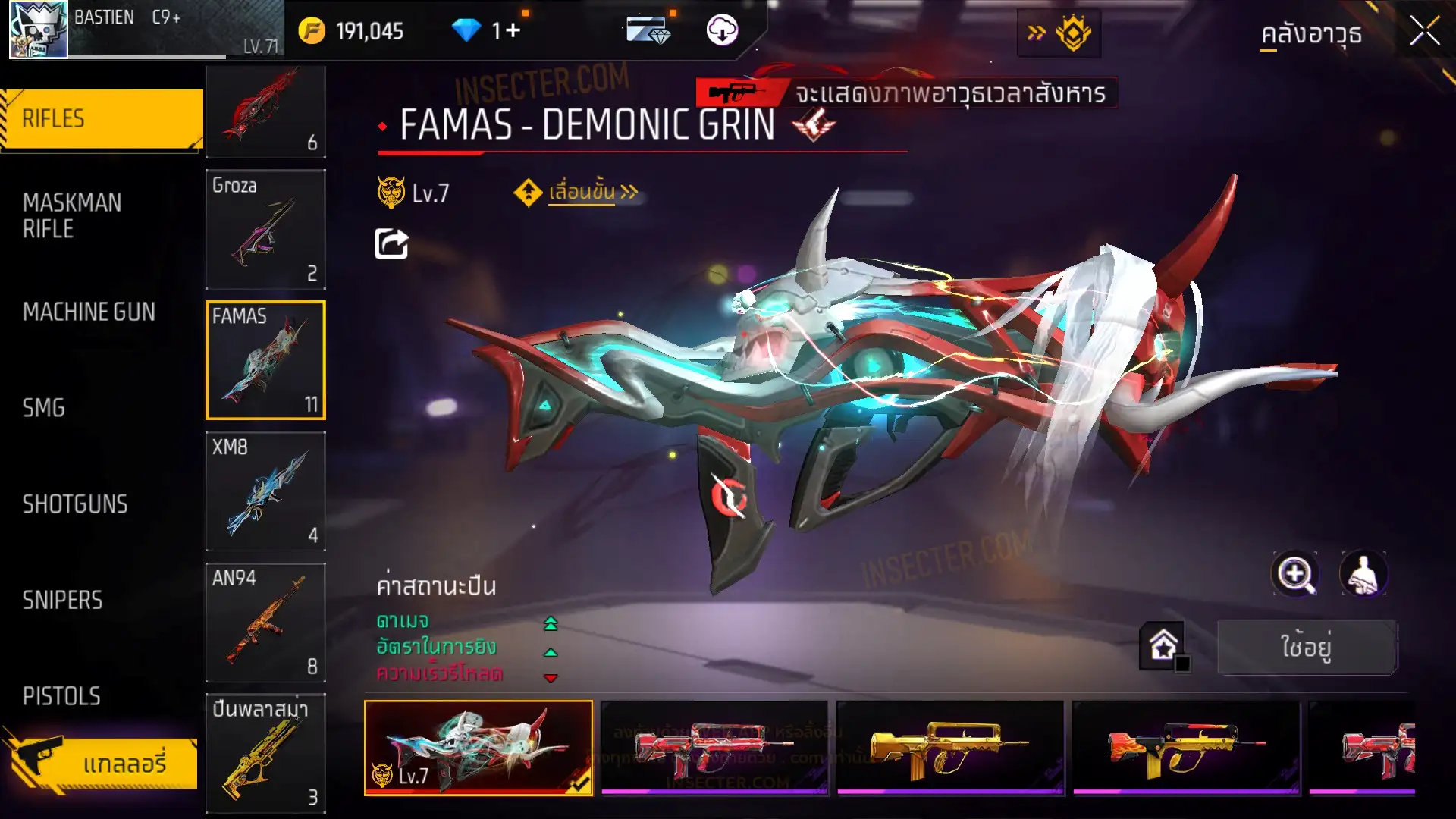Select the XM8 weapon tile
The width and height of the screenshot is (1456, 819).
tap(265, 491)
